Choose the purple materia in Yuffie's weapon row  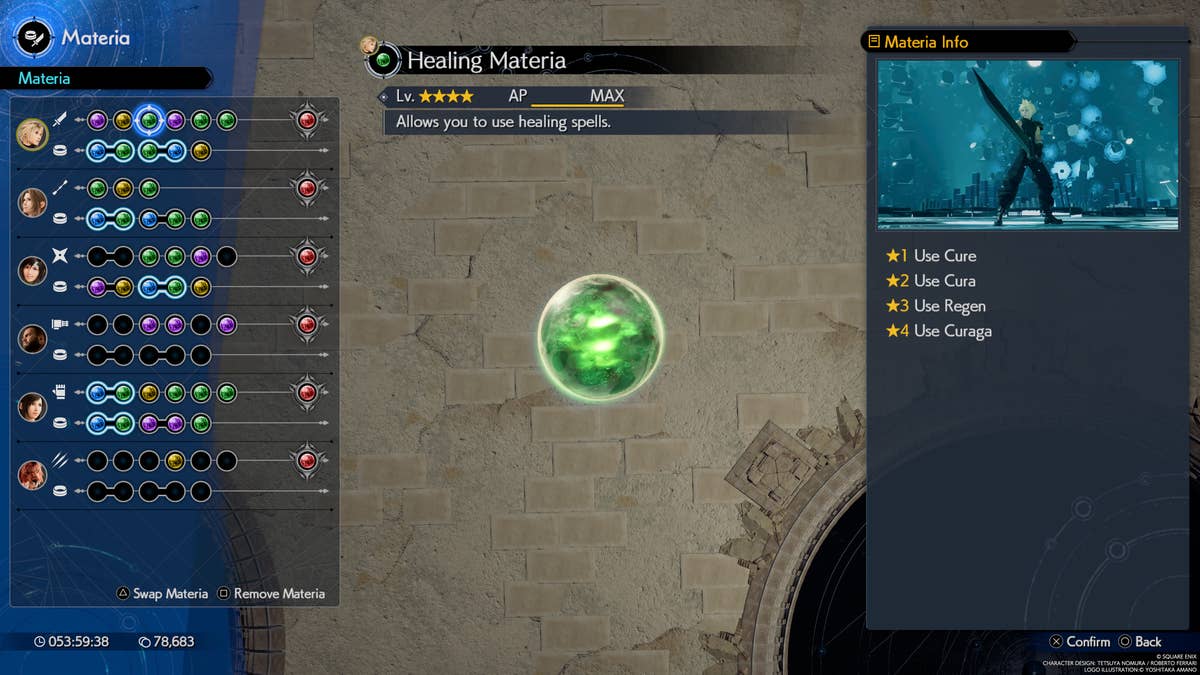tap(201, 256)
